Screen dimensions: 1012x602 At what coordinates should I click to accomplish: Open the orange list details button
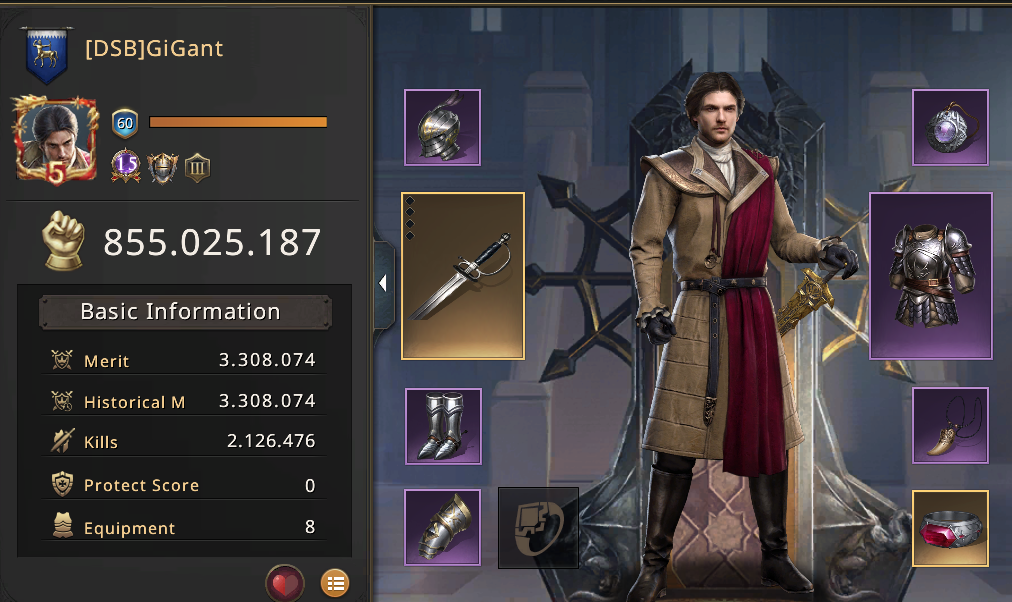pyautogui.click(x=335, y=583)
